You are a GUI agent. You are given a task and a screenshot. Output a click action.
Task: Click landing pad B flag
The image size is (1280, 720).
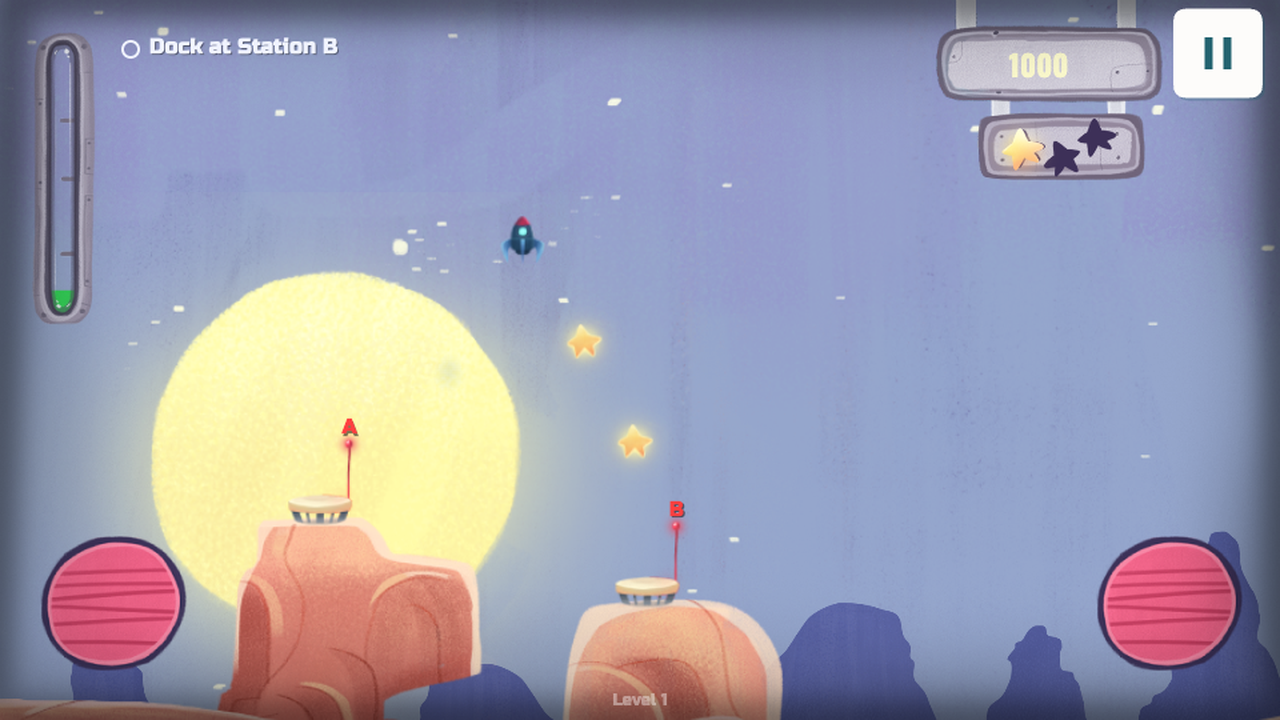click(677, 512)
